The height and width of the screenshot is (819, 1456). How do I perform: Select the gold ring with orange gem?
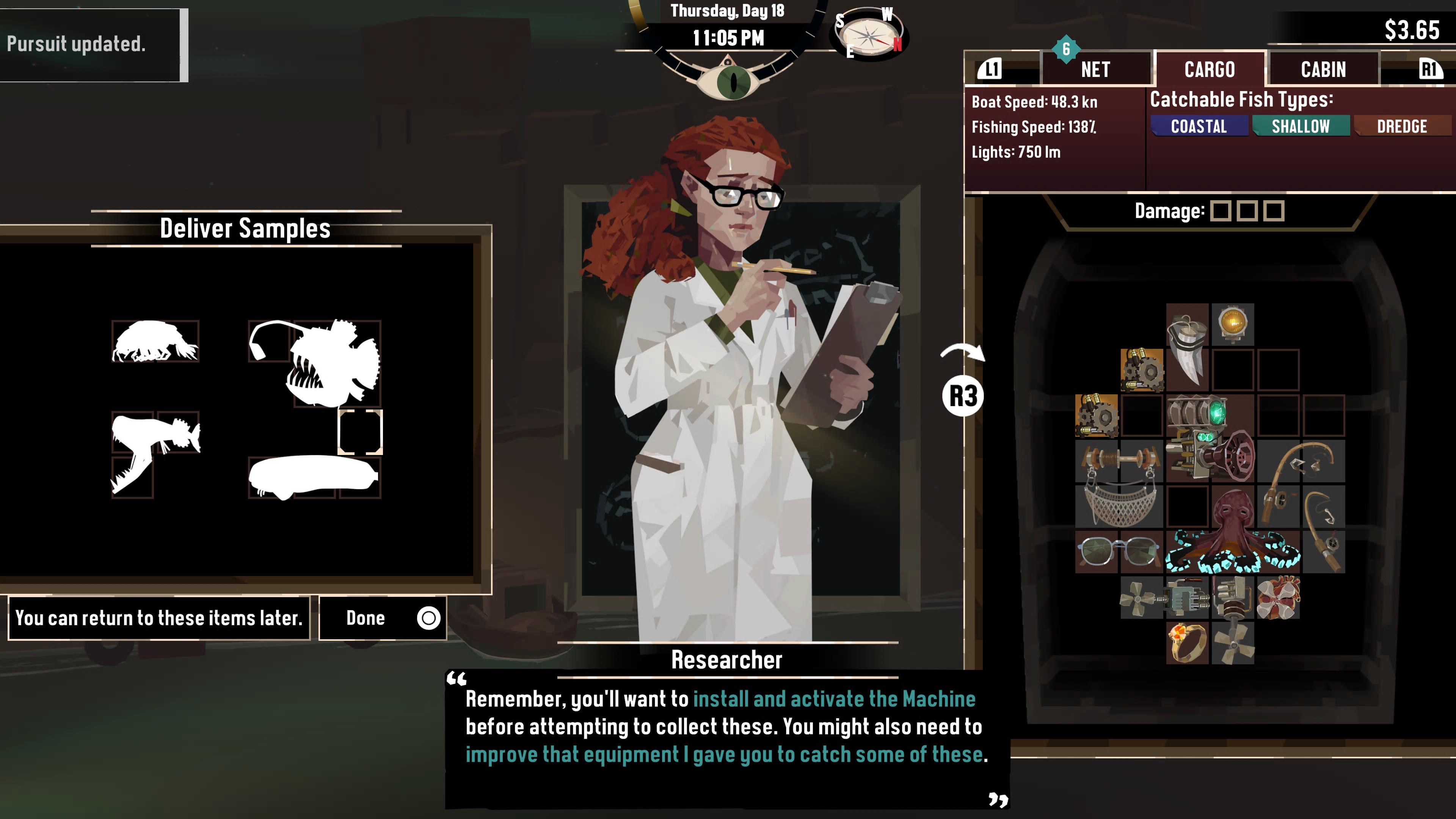[1187, 643]
